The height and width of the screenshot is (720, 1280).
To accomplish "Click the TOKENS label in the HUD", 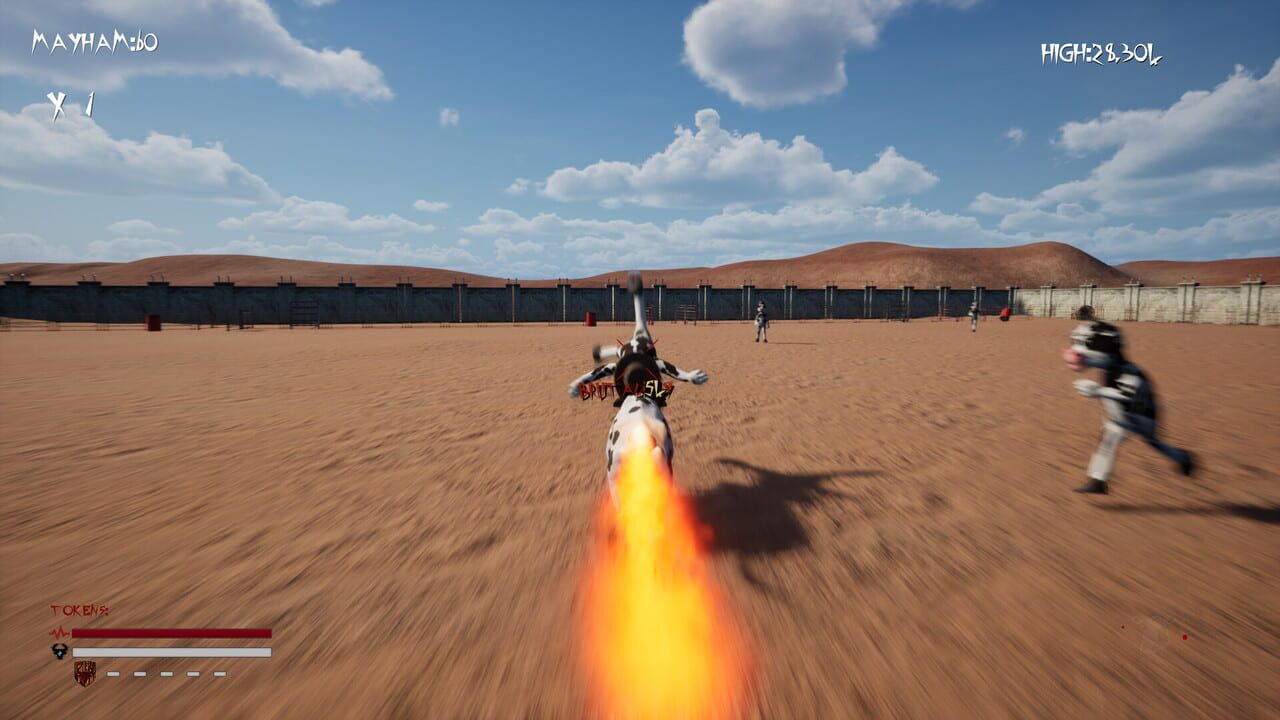I will (78, 608).
